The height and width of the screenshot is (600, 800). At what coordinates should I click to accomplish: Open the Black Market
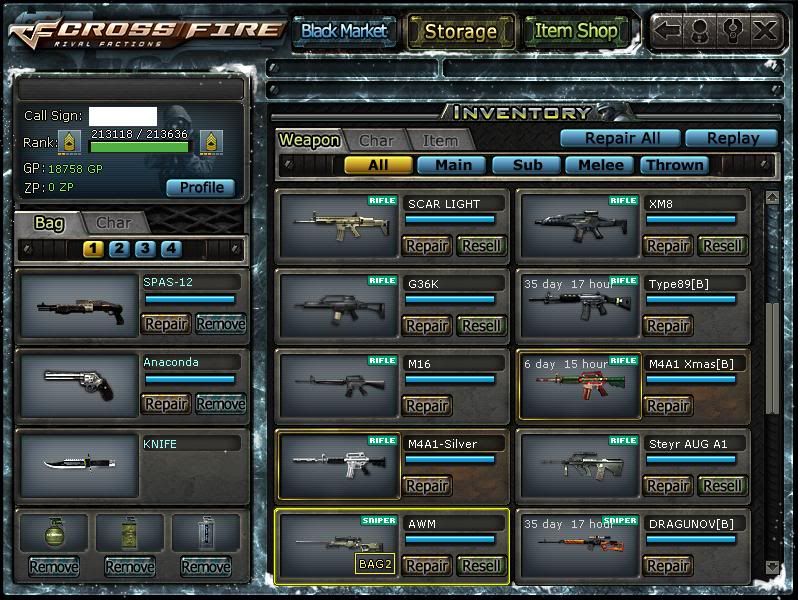343,31
